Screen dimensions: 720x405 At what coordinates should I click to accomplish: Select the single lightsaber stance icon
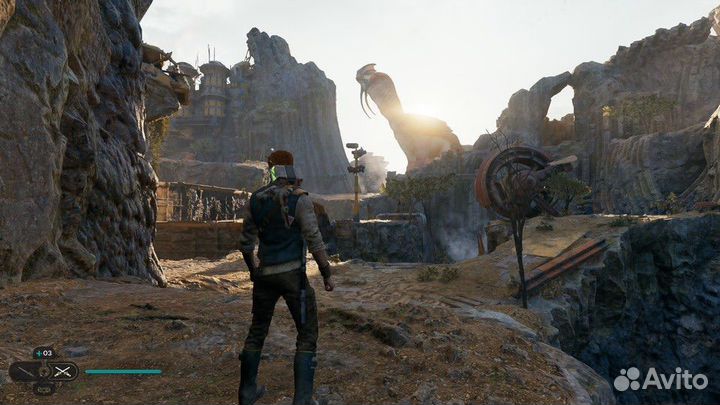[x=24, y=371]
